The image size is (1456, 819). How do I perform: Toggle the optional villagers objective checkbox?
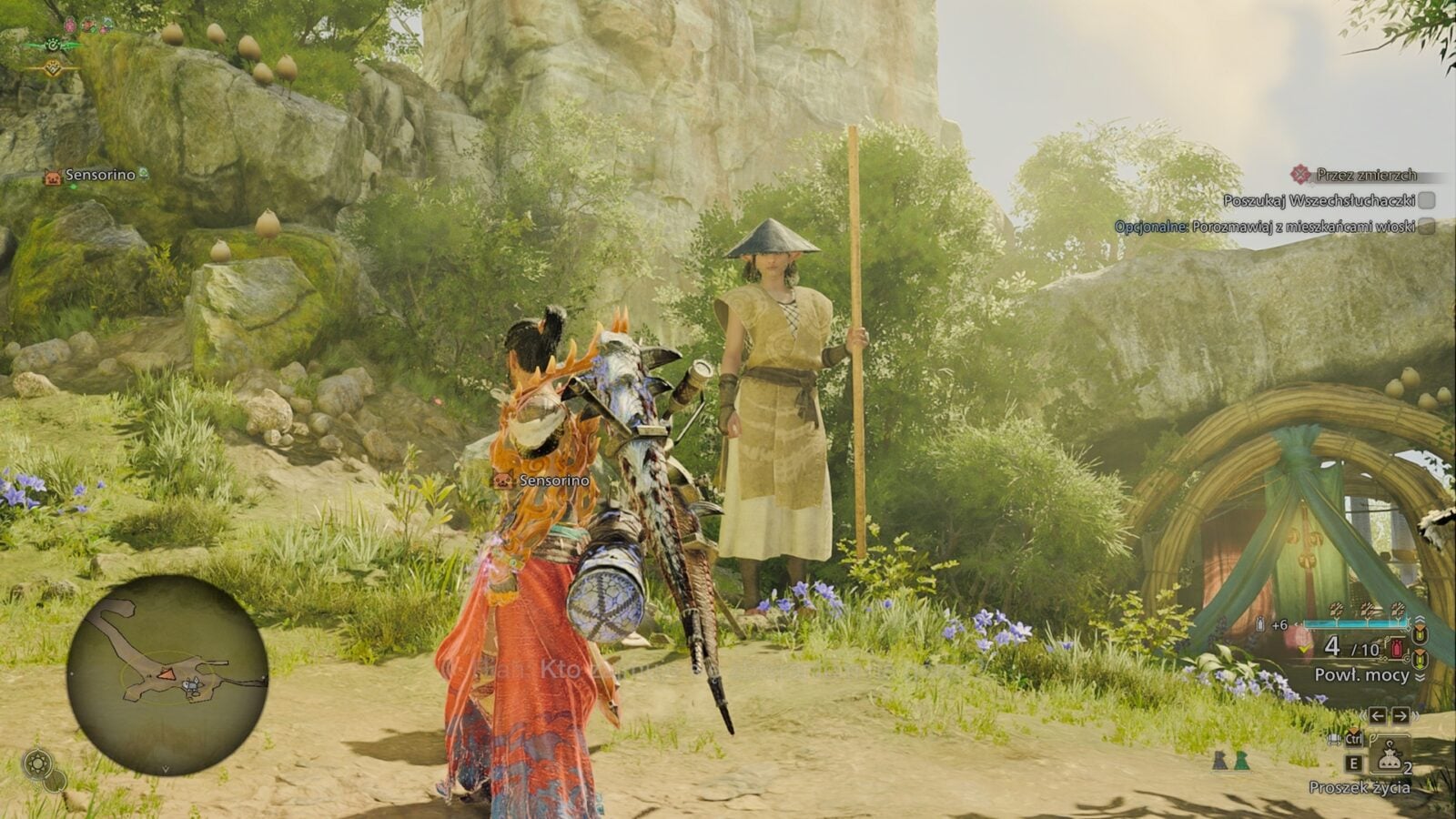point(1426,226)
